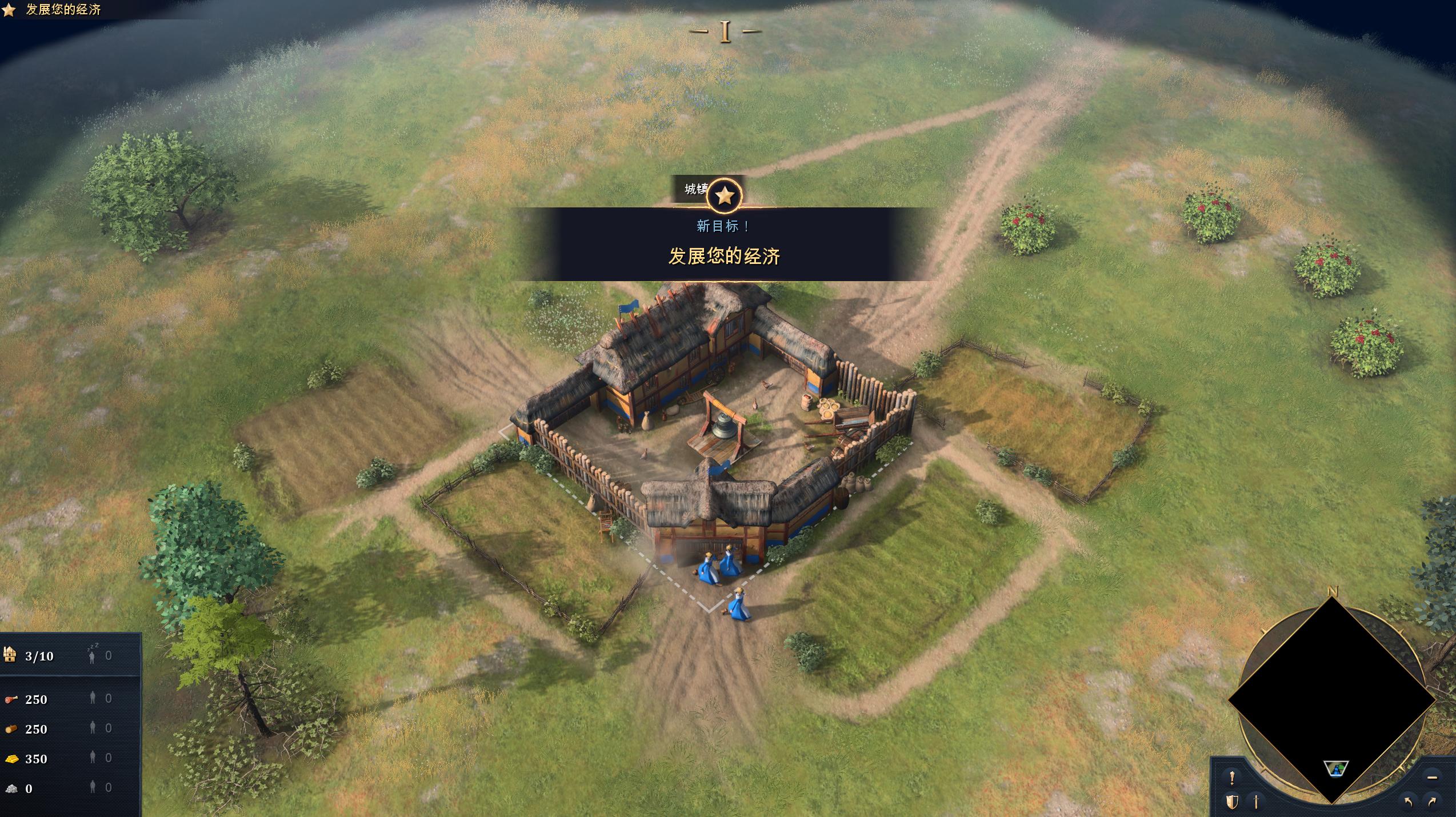The height and width of the screenshot is (817, 1456).
Task: Click the idle villager icon next to population count
Action: pyautogui.click(x=91, y=657)
